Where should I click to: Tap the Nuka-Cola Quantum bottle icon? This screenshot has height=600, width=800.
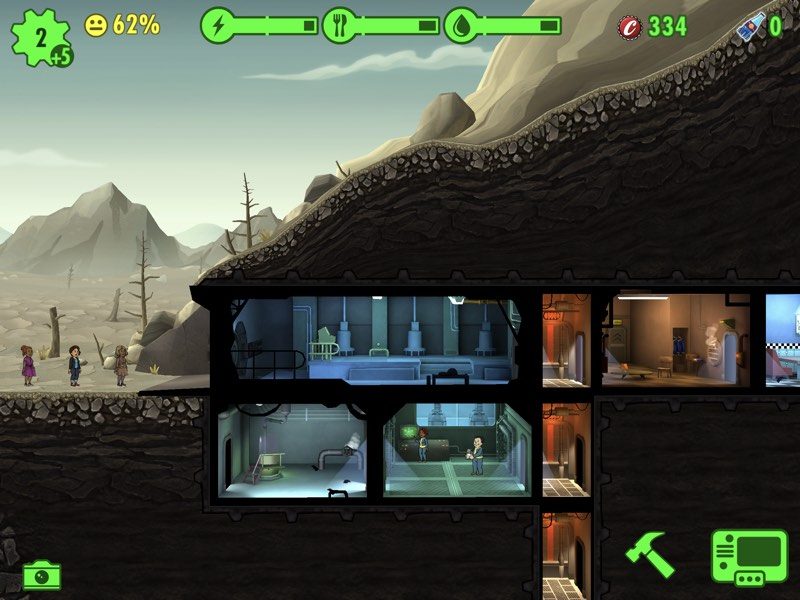coord(750,26)
